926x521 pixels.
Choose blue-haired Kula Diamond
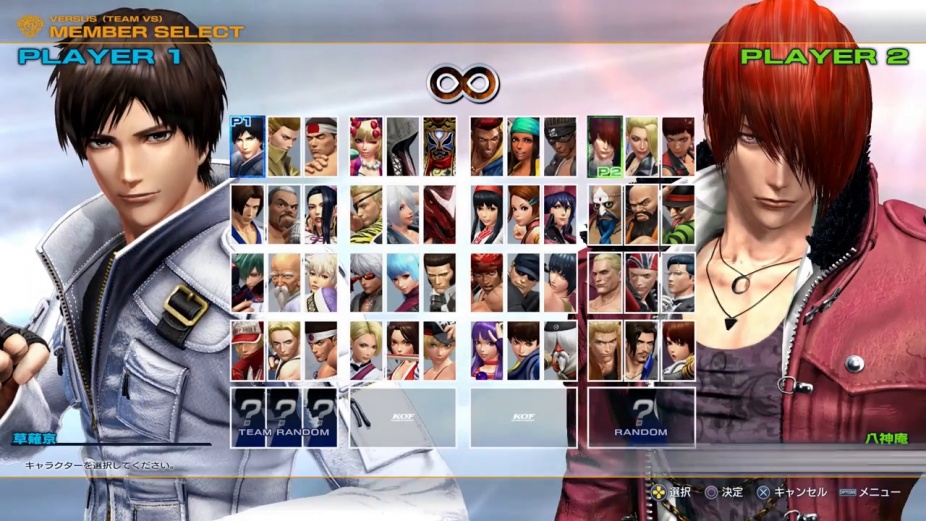point(403,281)
